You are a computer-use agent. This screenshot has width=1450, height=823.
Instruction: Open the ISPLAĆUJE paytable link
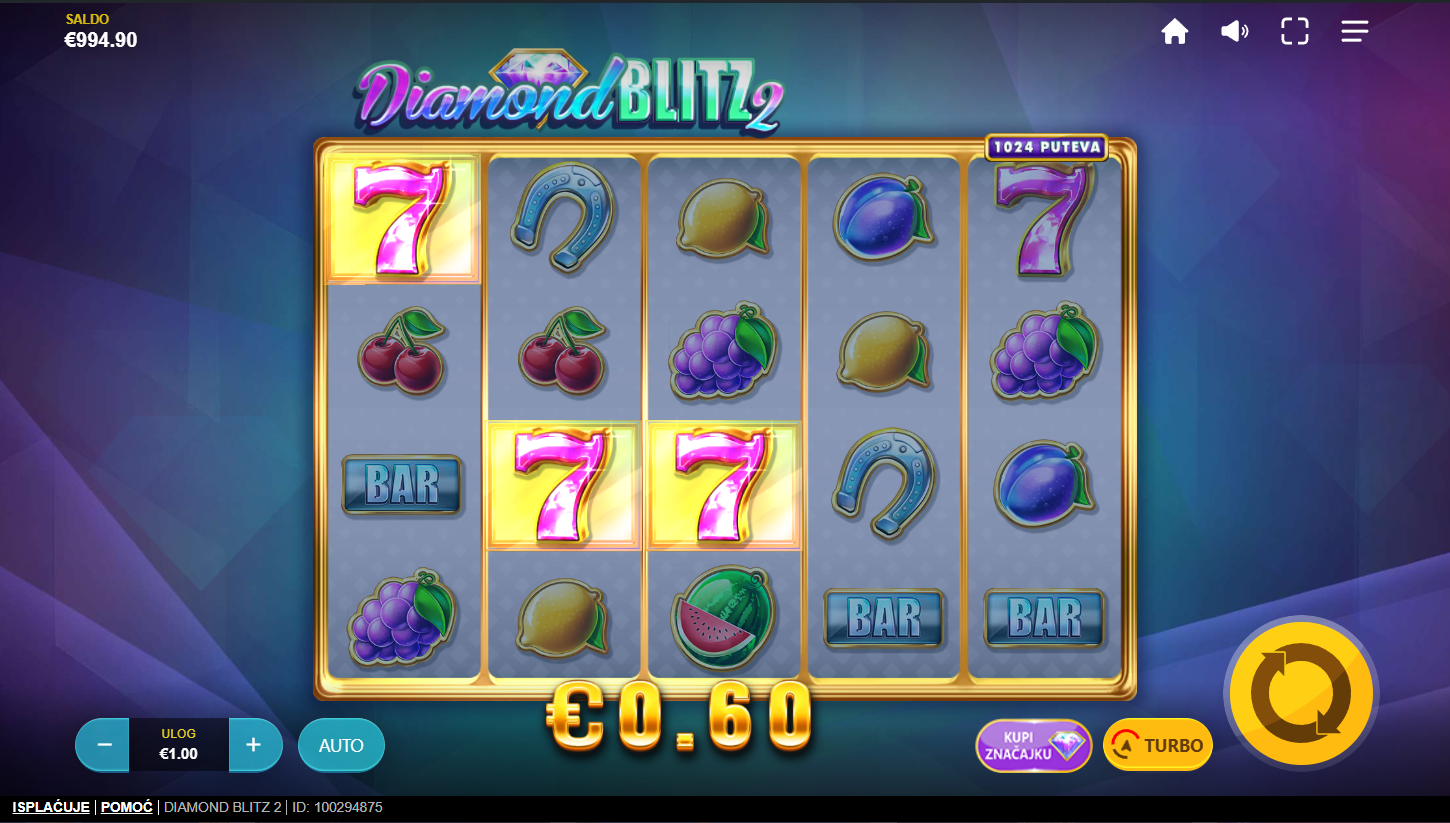click(x=51, y=807)
